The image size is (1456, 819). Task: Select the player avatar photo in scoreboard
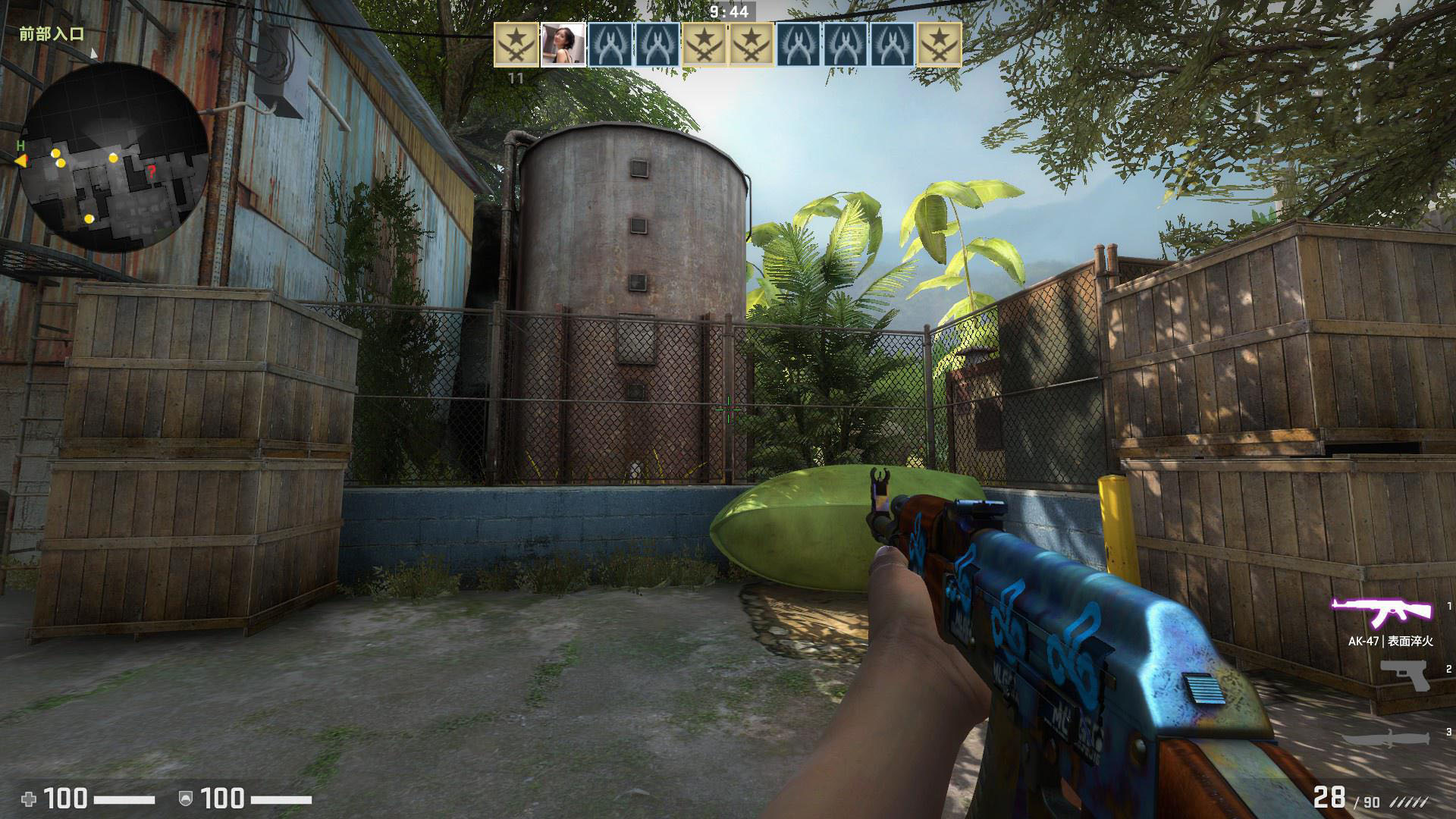(x=563, y=45)
